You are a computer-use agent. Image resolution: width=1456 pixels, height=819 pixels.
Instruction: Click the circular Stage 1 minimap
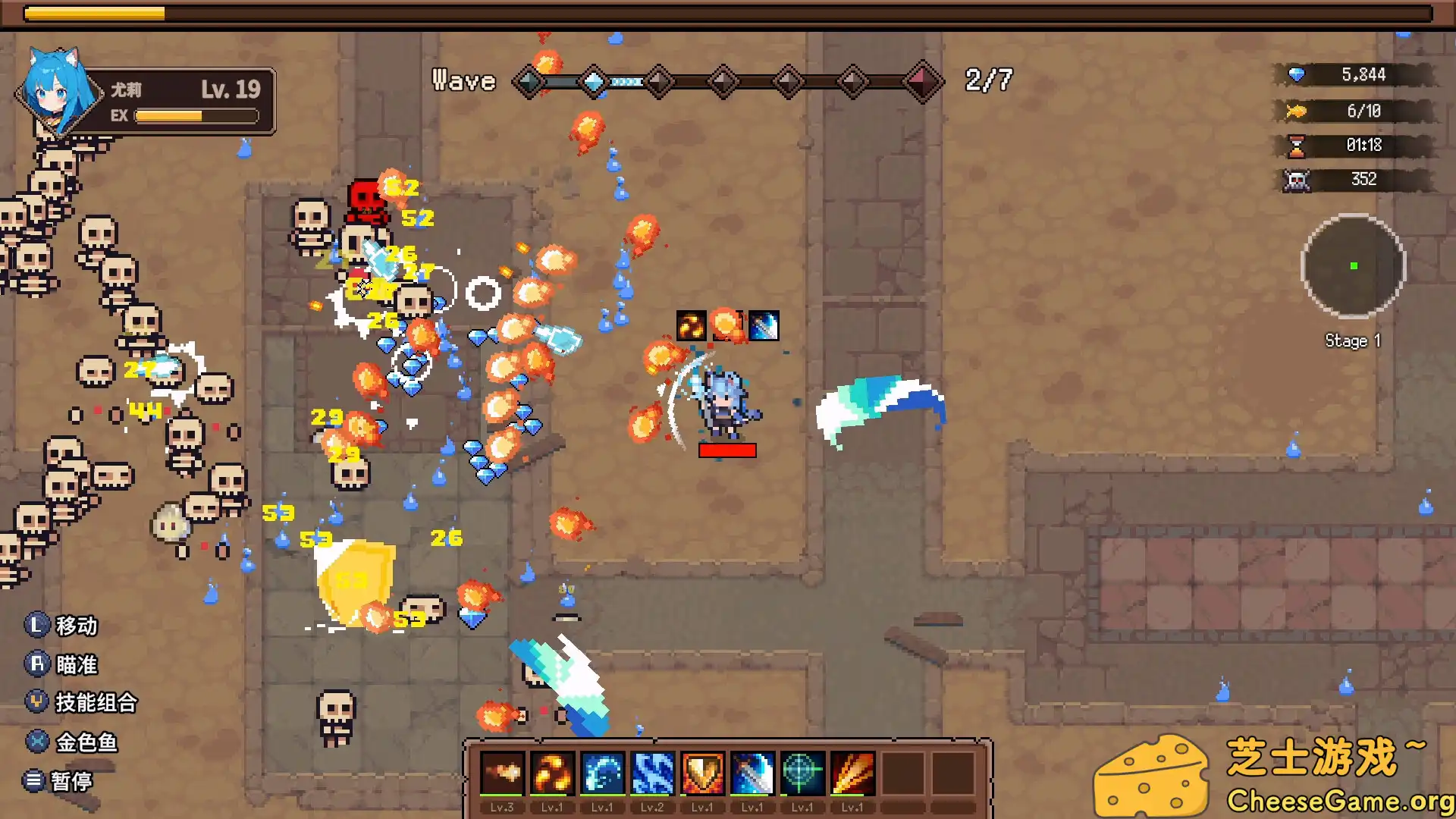[1353, 266]
